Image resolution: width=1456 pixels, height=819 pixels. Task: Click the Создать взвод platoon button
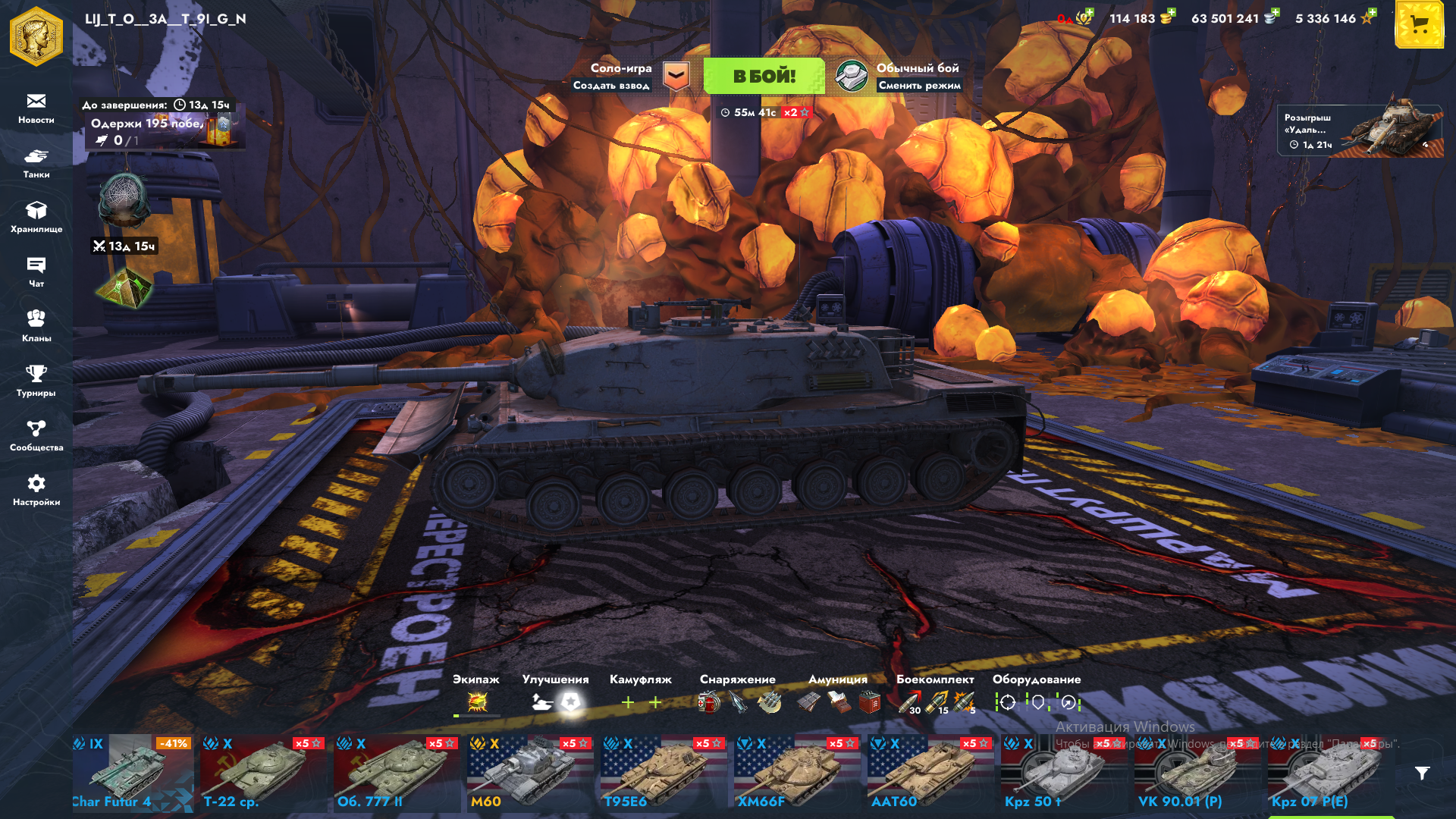[x=611, y=86]
